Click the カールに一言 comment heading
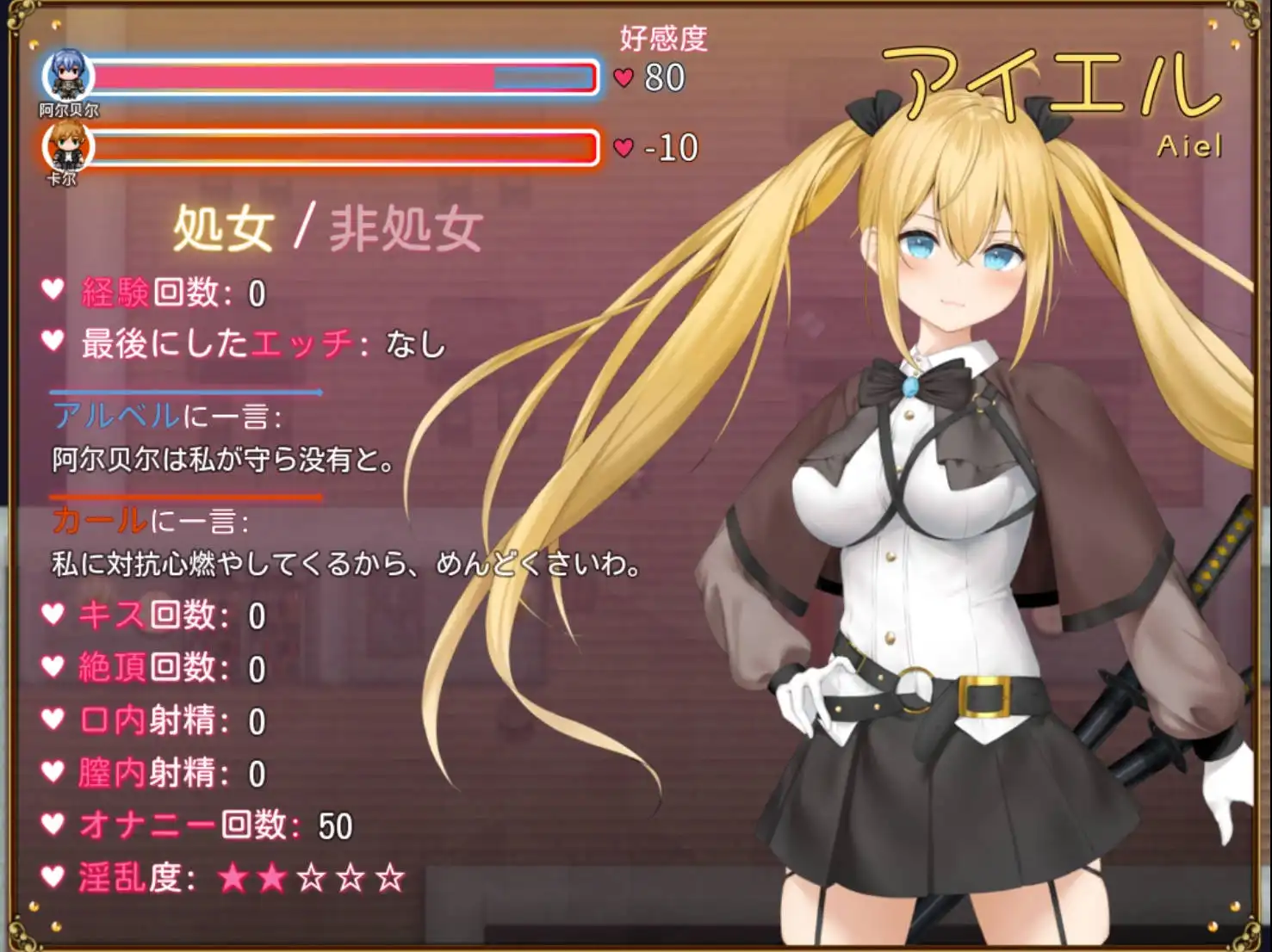The height and width of the screenshot is (952, 1272). [151, 521]
